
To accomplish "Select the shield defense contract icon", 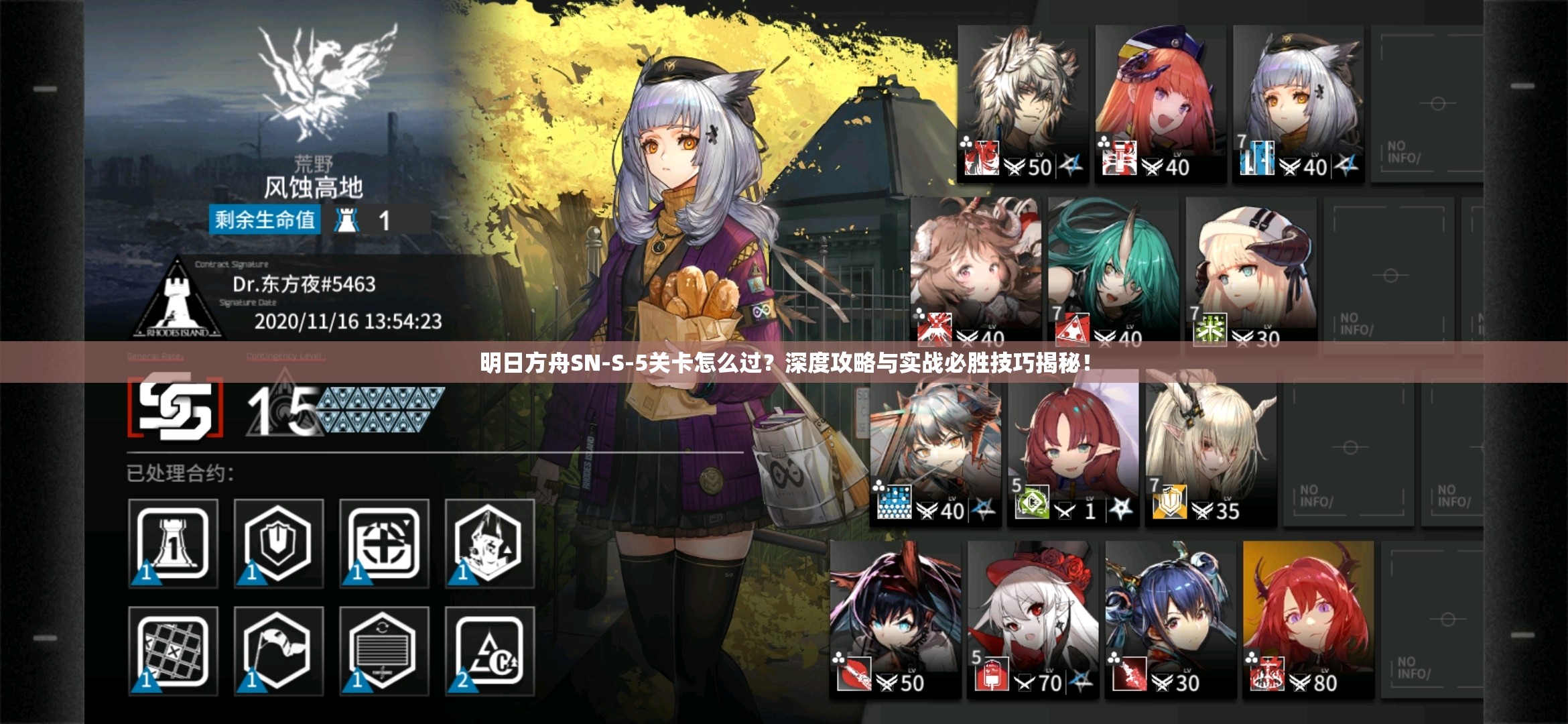I will 278,543.
